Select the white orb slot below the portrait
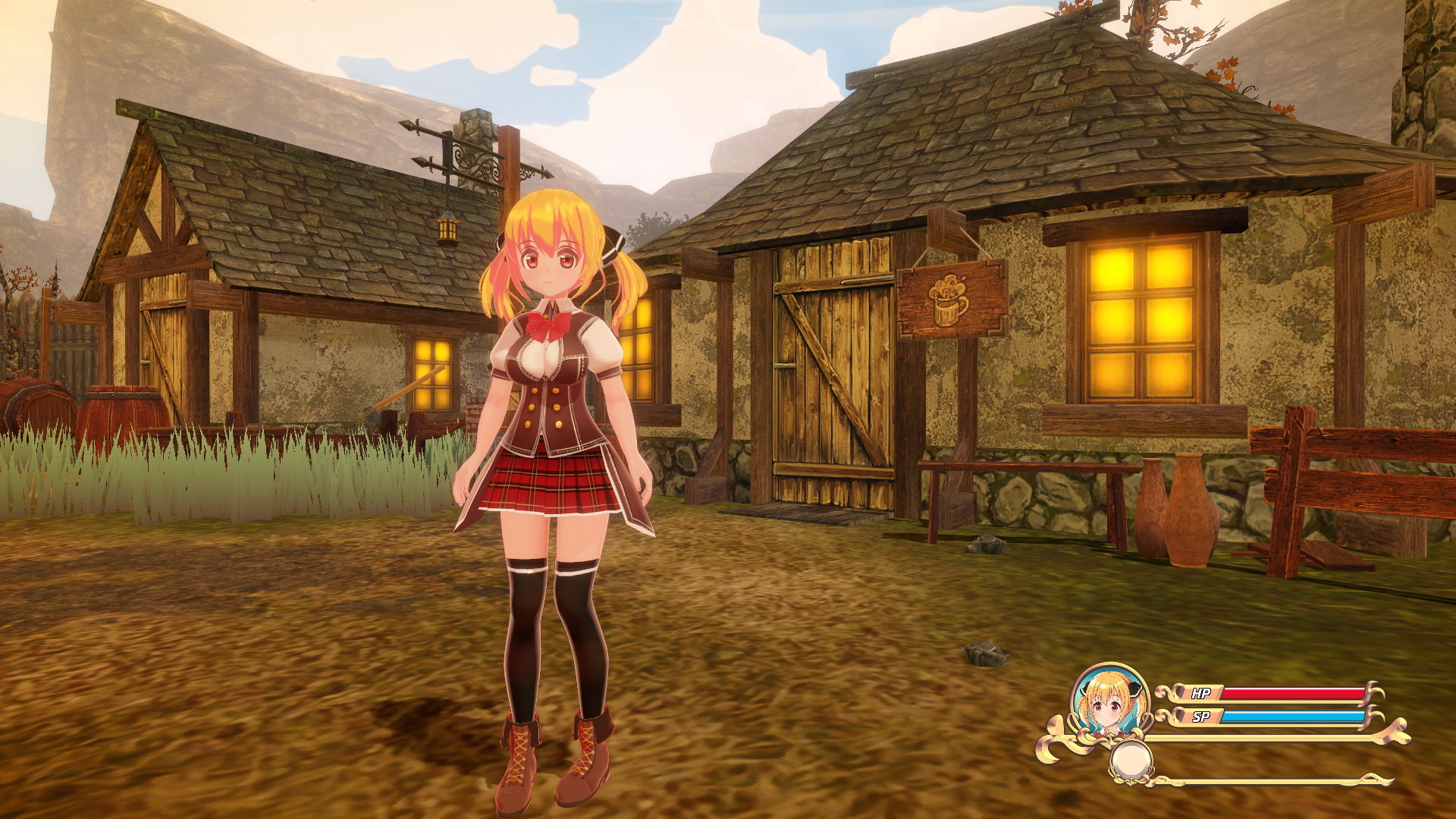The image size is (1456, 819). [1131, 761]
